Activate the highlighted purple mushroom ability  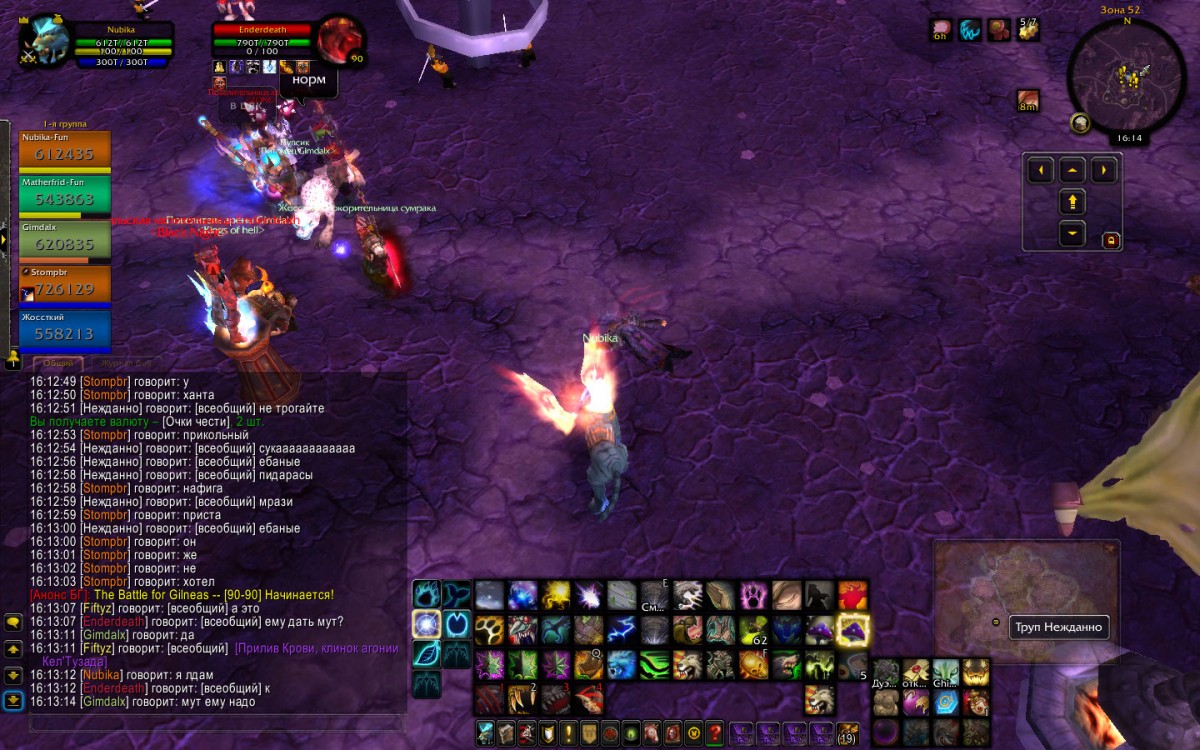[x=853, y=630]
